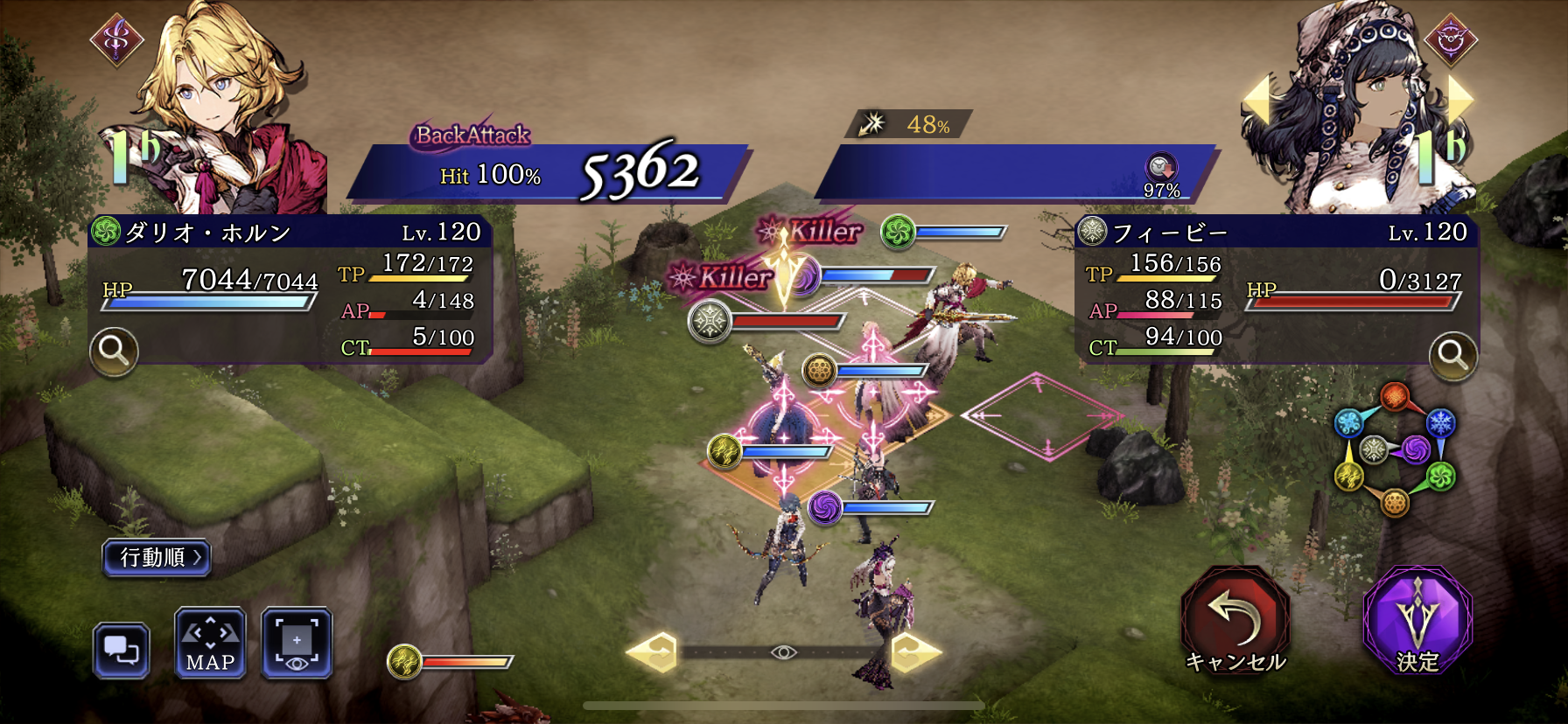This screenshot has height=724, width=1568.
Task: Cancel the action with キャンセル button
Action: tap(1235, 622)
